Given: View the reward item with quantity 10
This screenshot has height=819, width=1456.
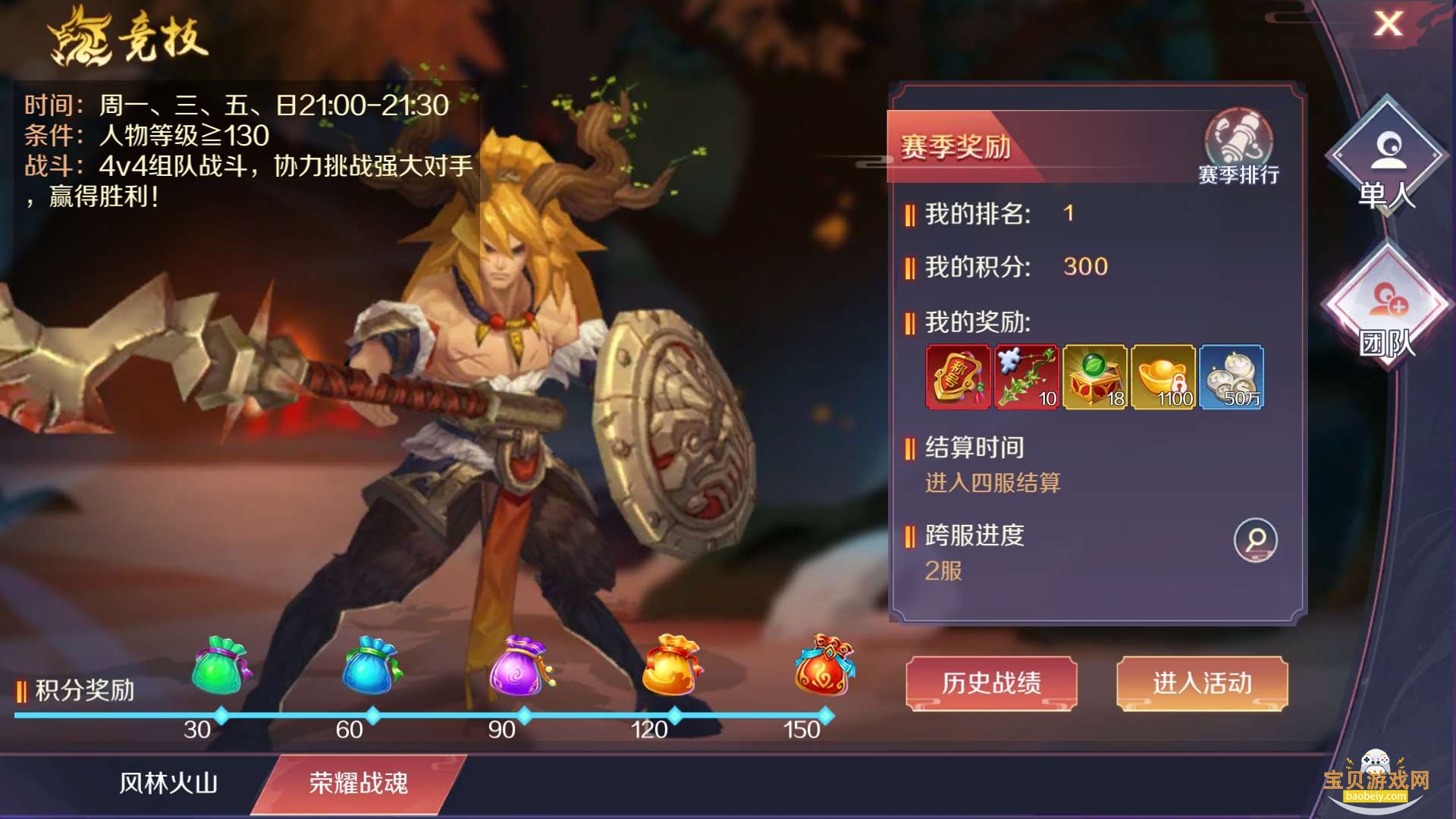Looking at the screenshot, I should 1025,377.
